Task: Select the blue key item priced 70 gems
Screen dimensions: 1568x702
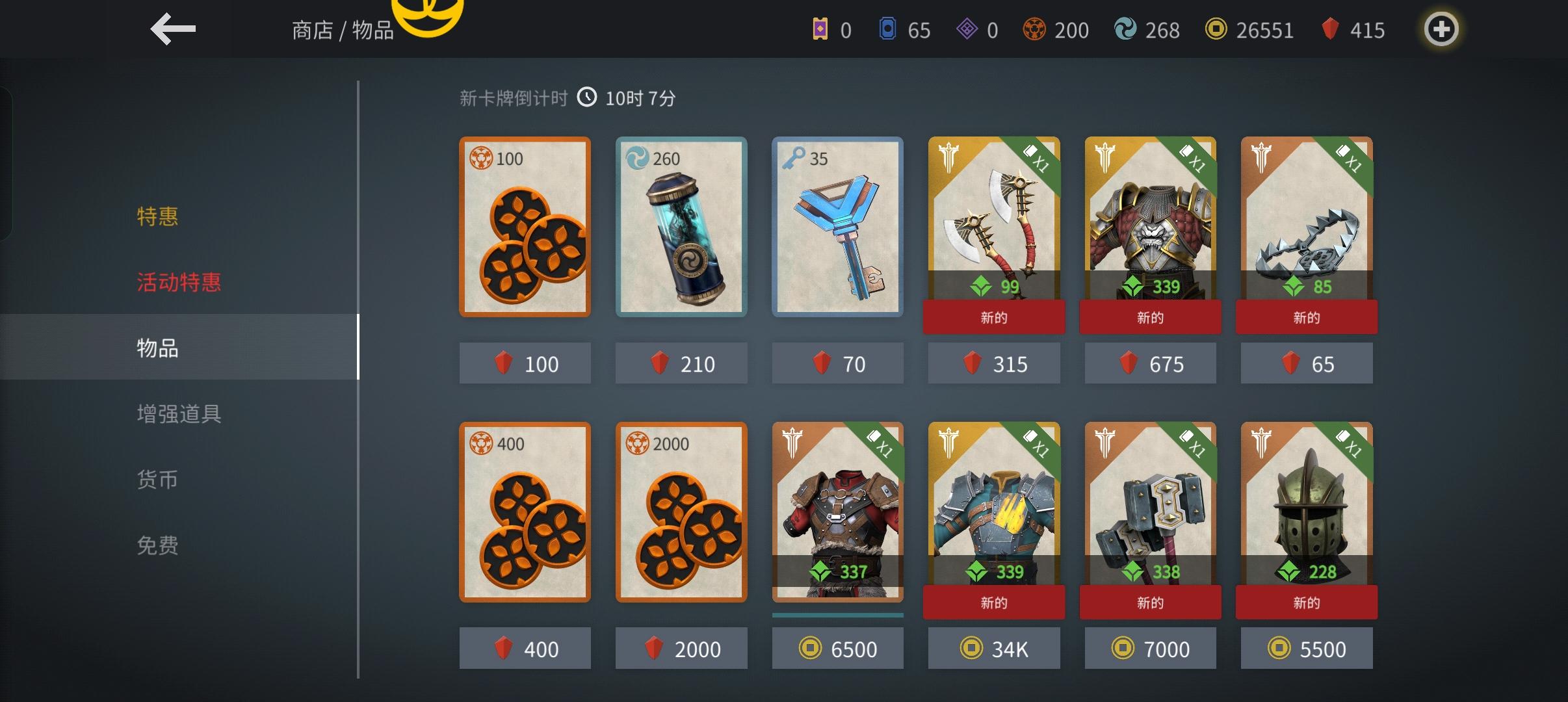Action: tap(837, 227)
